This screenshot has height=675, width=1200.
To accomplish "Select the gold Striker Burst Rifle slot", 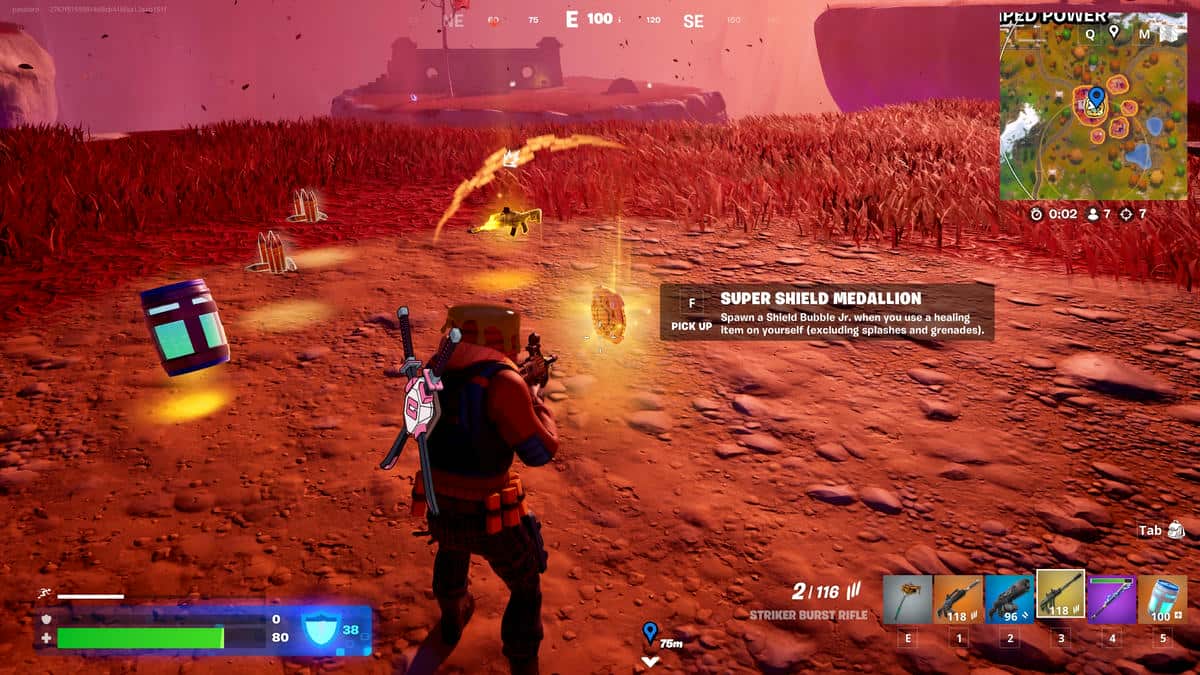I will coord(1060,597).
